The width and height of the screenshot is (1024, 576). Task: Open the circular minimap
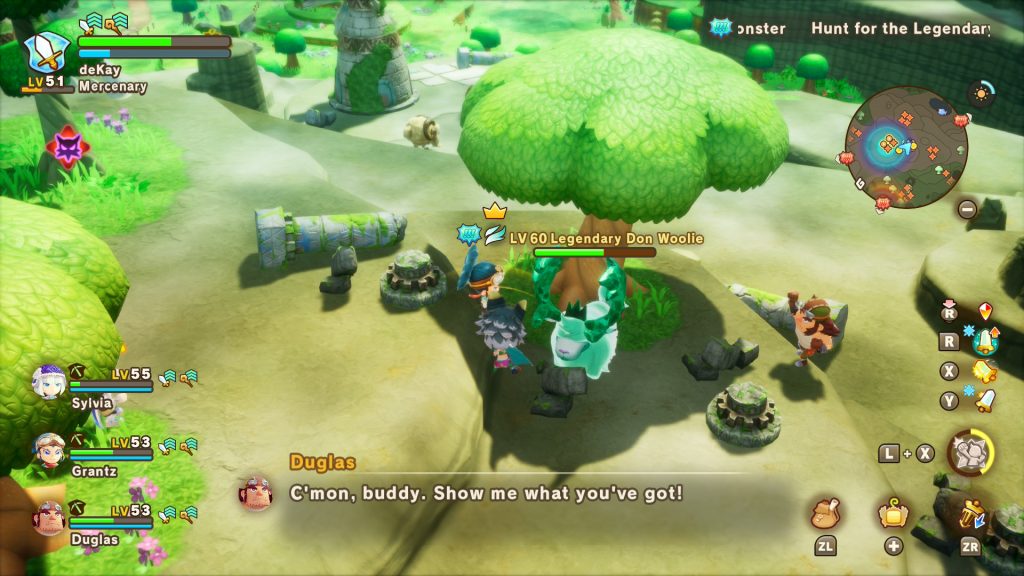pyautogui.click(x=906, y=146)
